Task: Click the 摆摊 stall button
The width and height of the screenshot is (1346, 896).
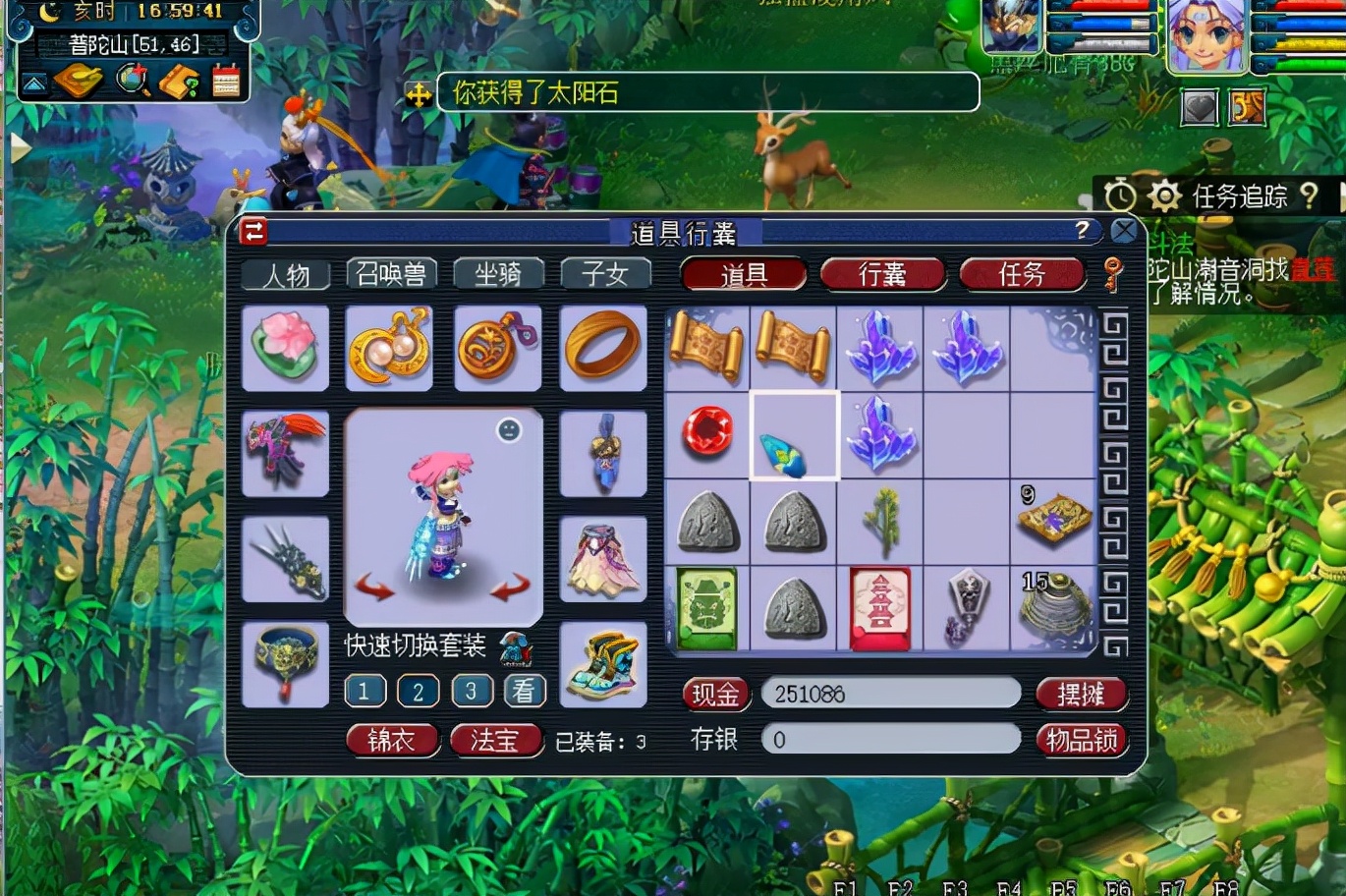Action: 1081,695
